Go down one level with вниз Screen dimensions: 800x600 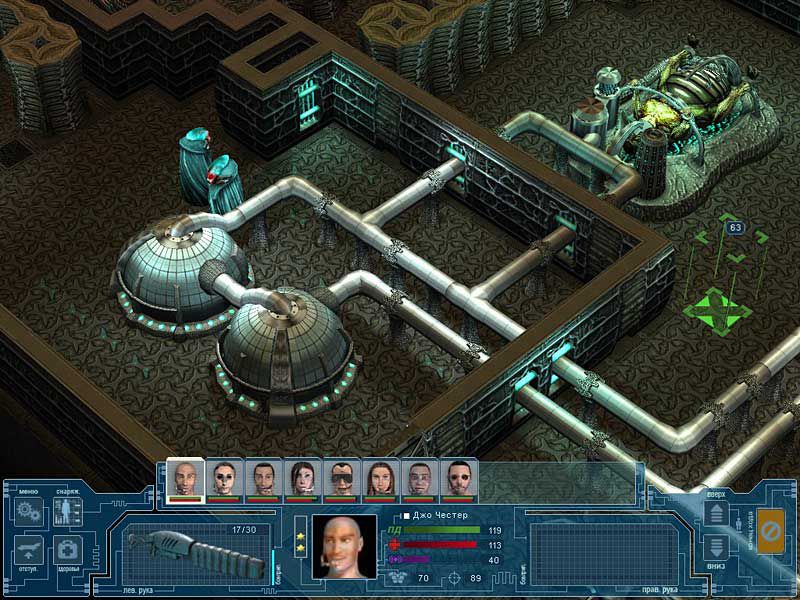[x=717, y=548]
